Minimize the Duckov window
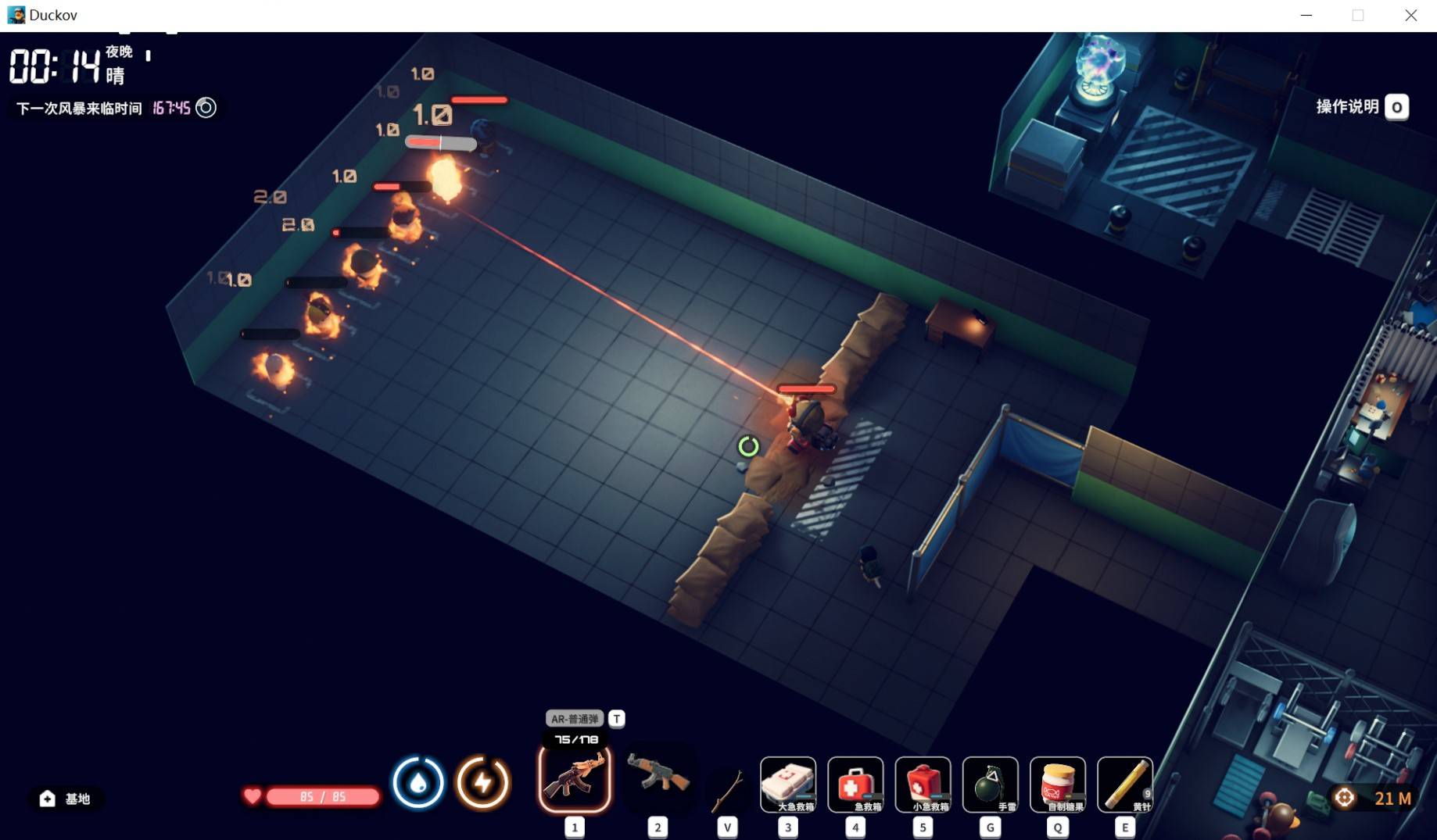1437x840 pixels. 1306,16
